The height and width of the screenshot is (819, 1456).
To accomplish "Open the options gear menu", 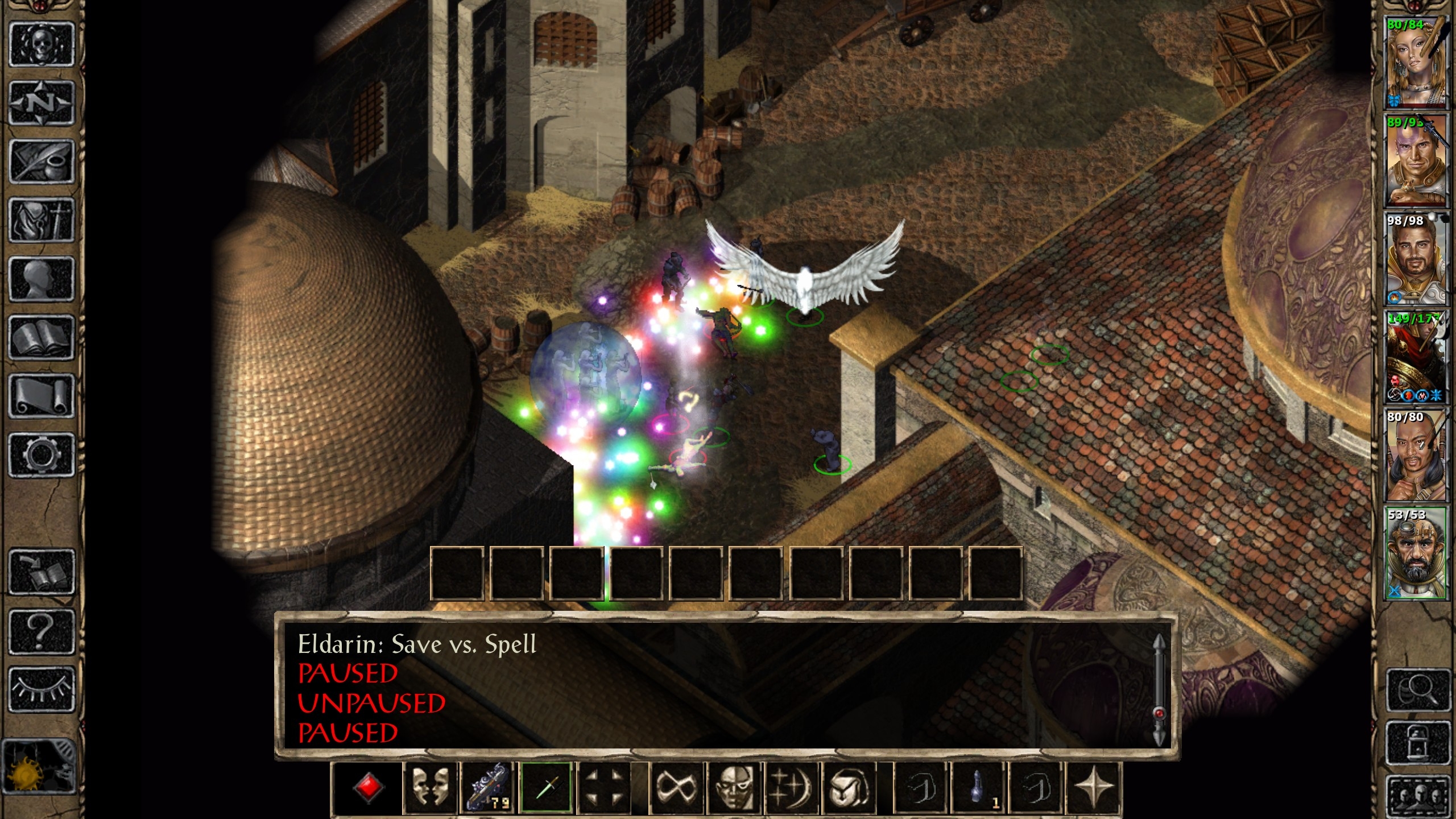I will point(42,455).
